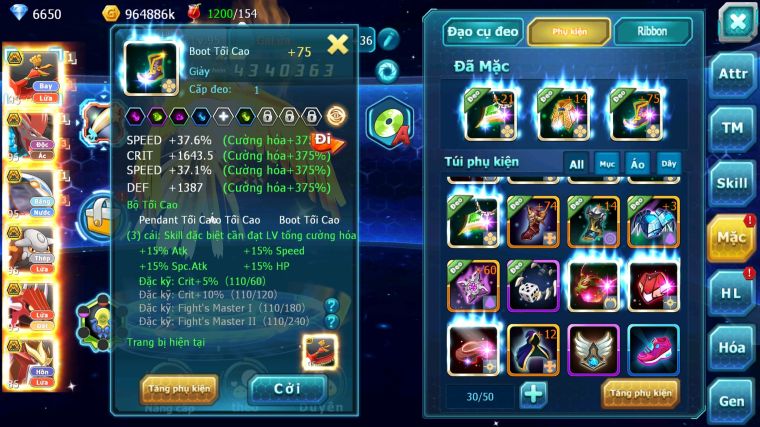Click the Cởi unequip button
This screenshot has height=427, width=760.
(287, 388)
